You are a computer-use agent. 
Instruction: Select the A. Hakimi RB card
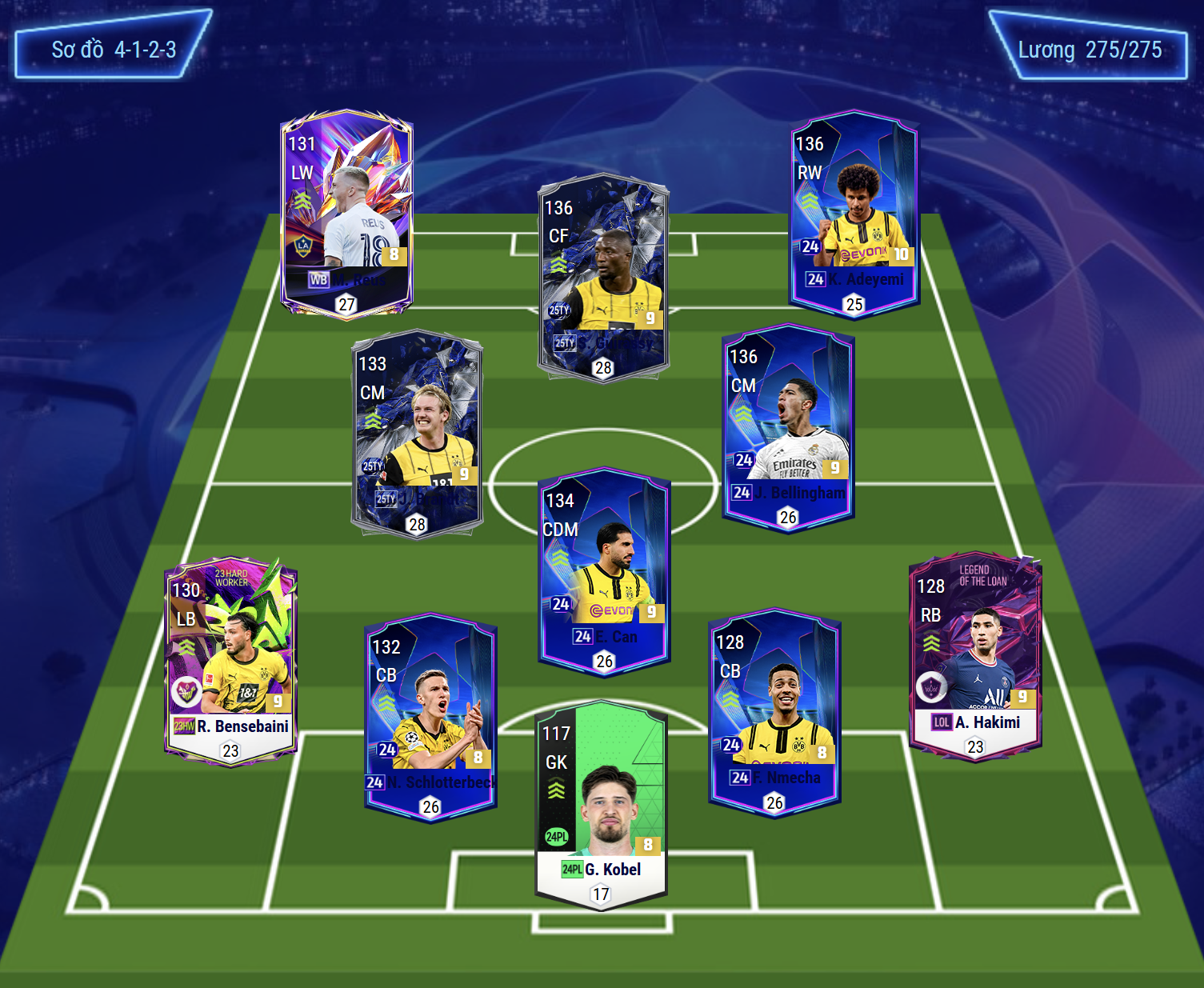pos(975,657)
